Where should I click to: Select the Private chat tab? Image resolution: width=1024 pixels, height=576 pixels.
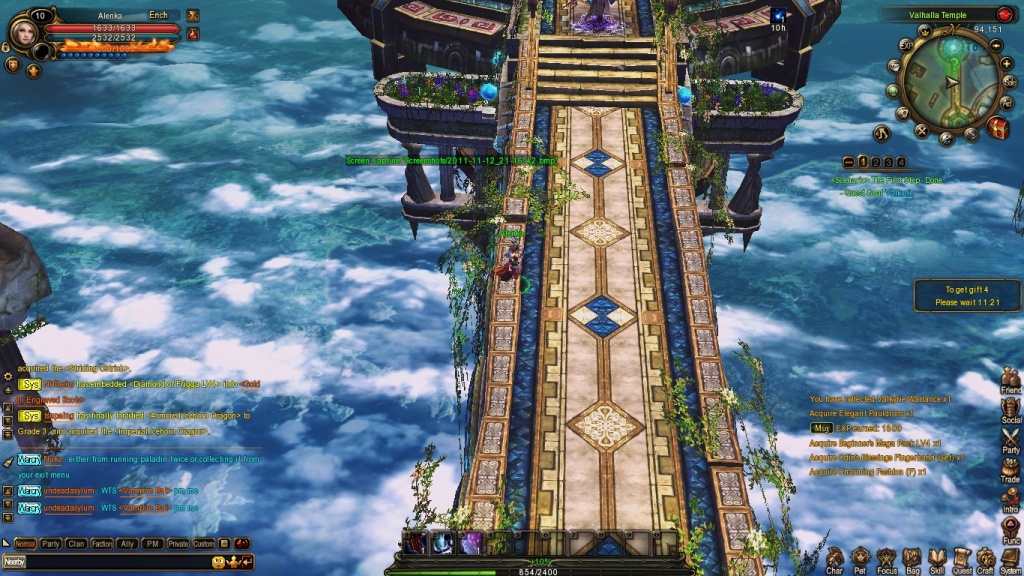[178, 544]
